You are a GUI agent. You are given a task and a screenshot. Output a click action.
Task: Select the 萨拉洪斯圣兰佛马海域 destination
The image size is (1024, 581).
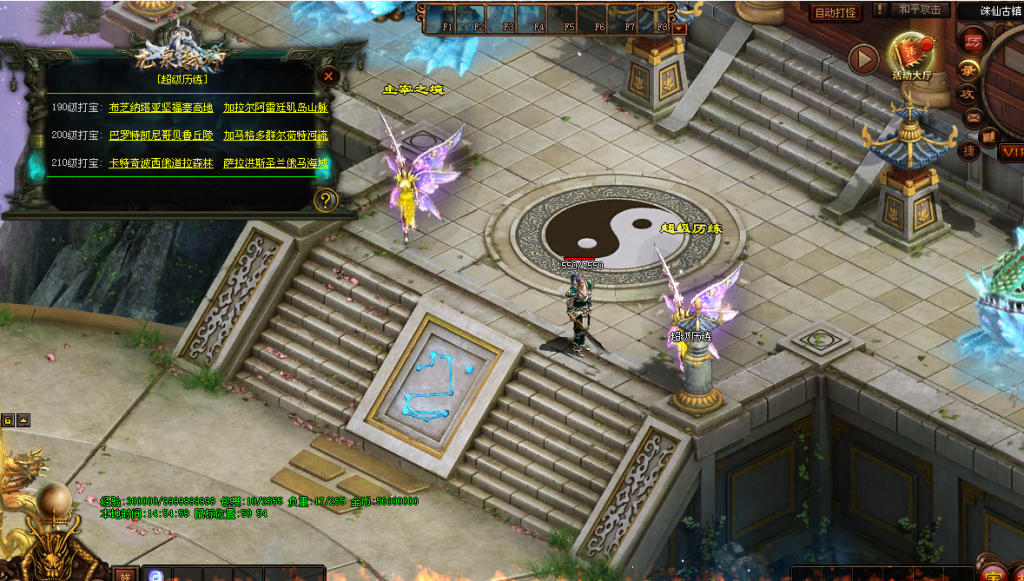click(275, 162)
